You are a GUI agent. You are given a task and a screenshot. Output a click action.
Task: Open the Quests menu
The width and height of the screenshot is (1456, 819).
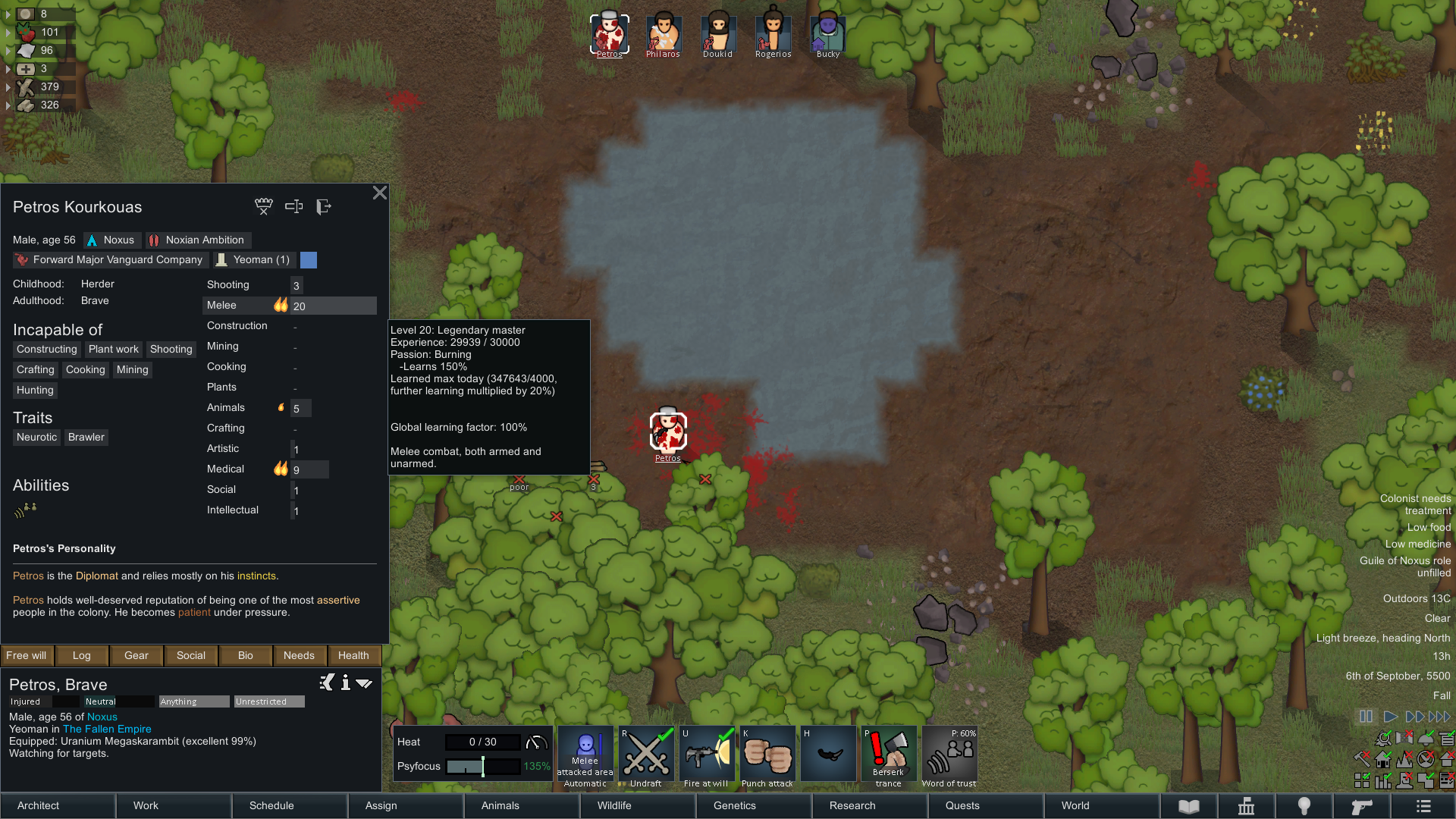(x=962, y=805)
